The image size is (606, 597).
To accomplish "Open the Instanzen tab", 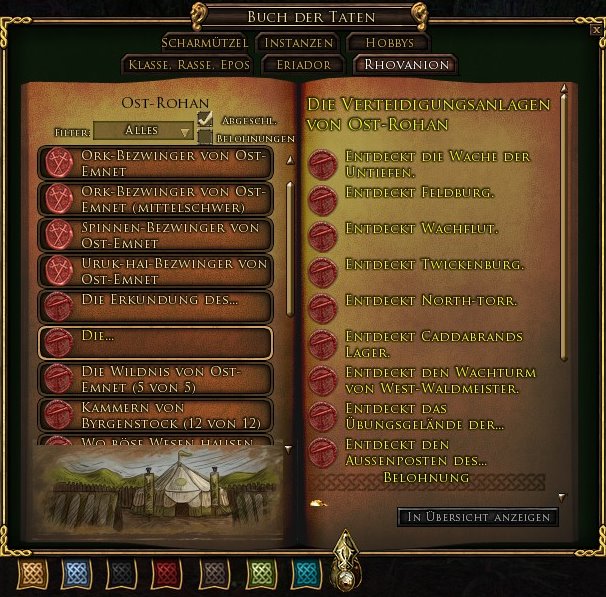I will coord(295,43).
